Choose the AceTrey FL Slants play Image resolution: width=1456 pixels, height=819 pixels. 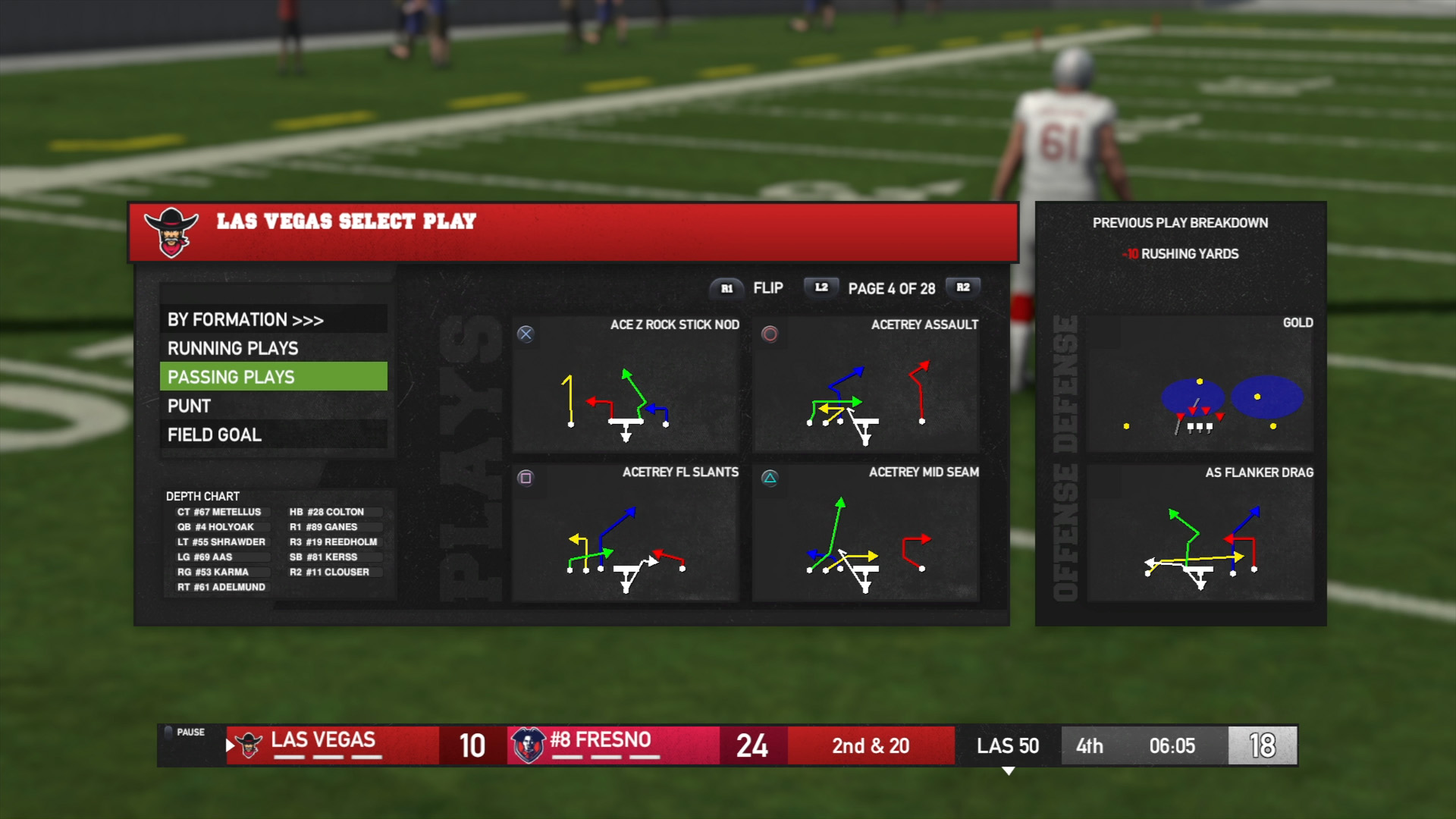pyautogui.click(x=626, y=533)
